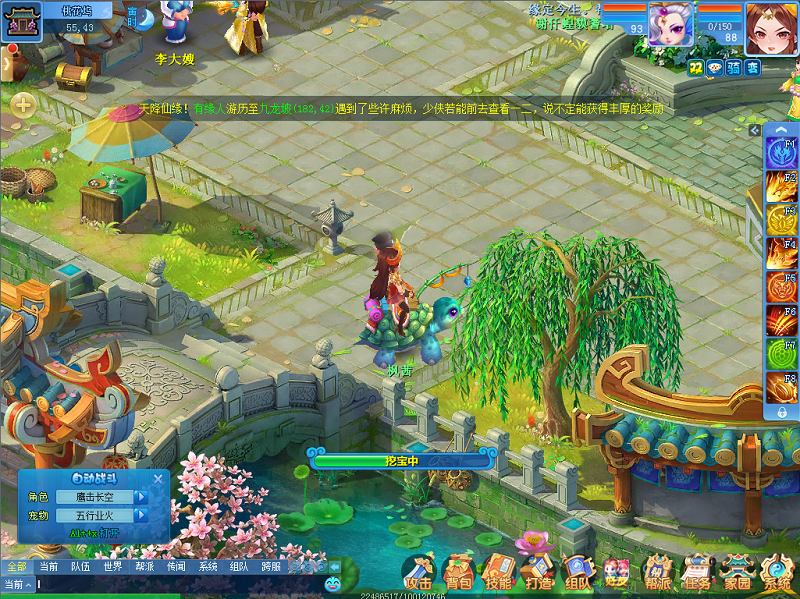Switch chat to the 世界 tab

point(113,567)
